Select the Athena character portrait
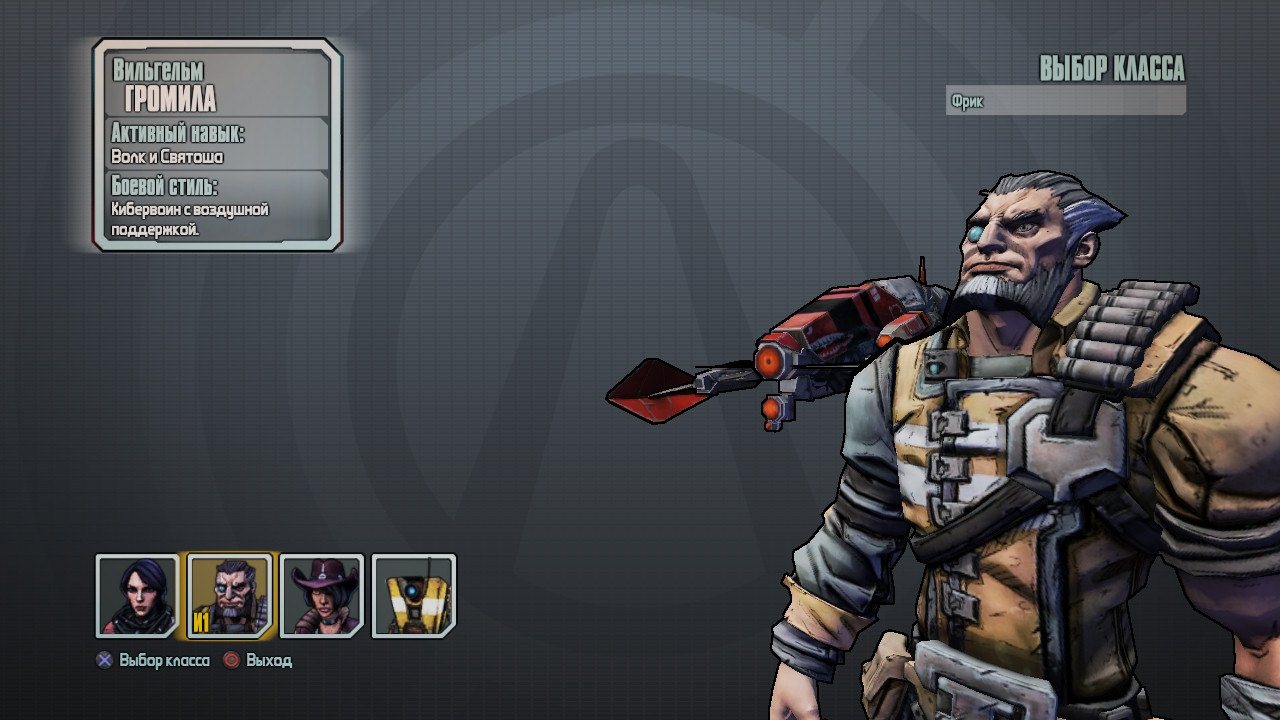 click(137, 596)
